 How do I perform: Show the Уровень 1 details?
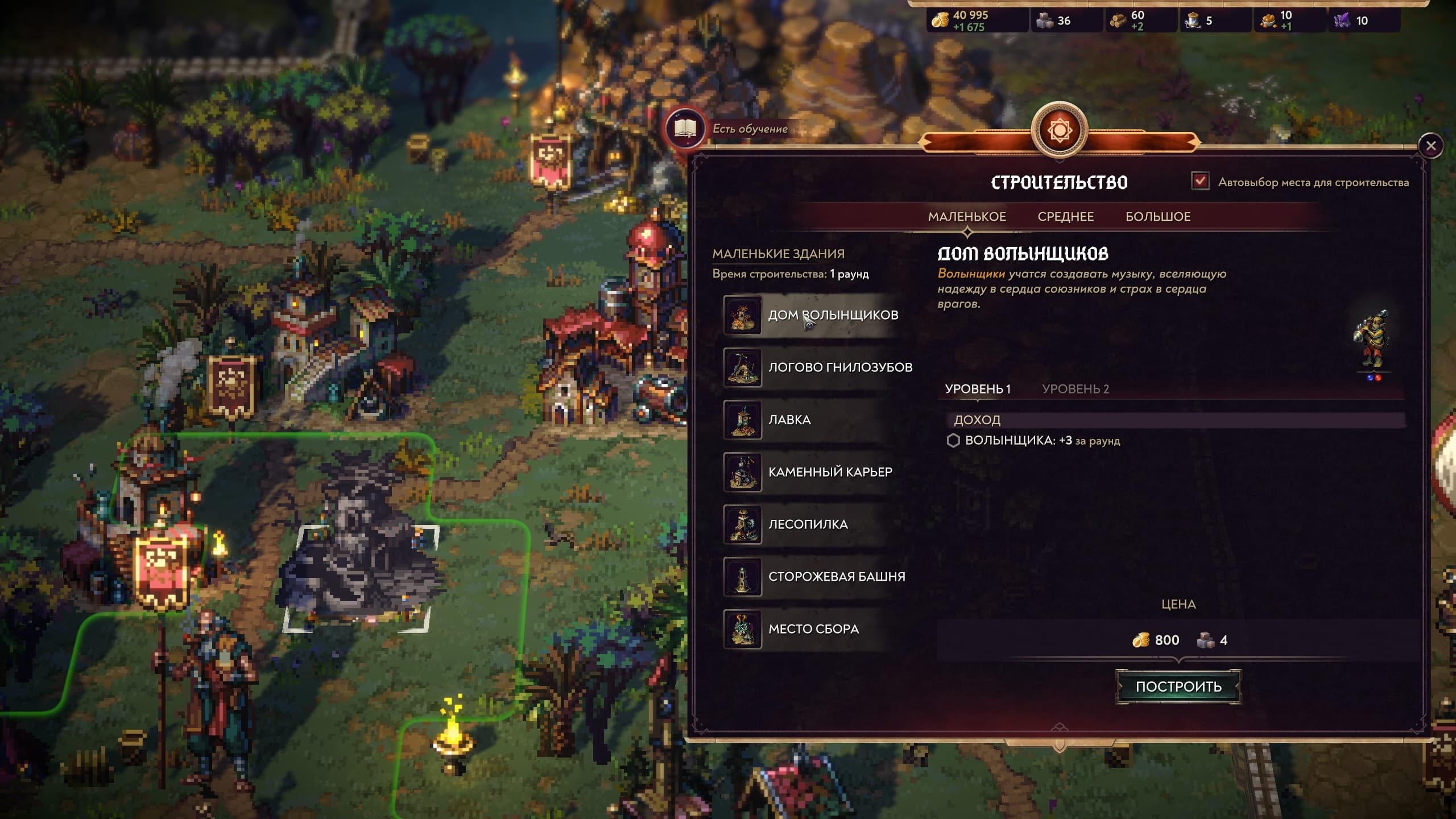pos(977,389)
